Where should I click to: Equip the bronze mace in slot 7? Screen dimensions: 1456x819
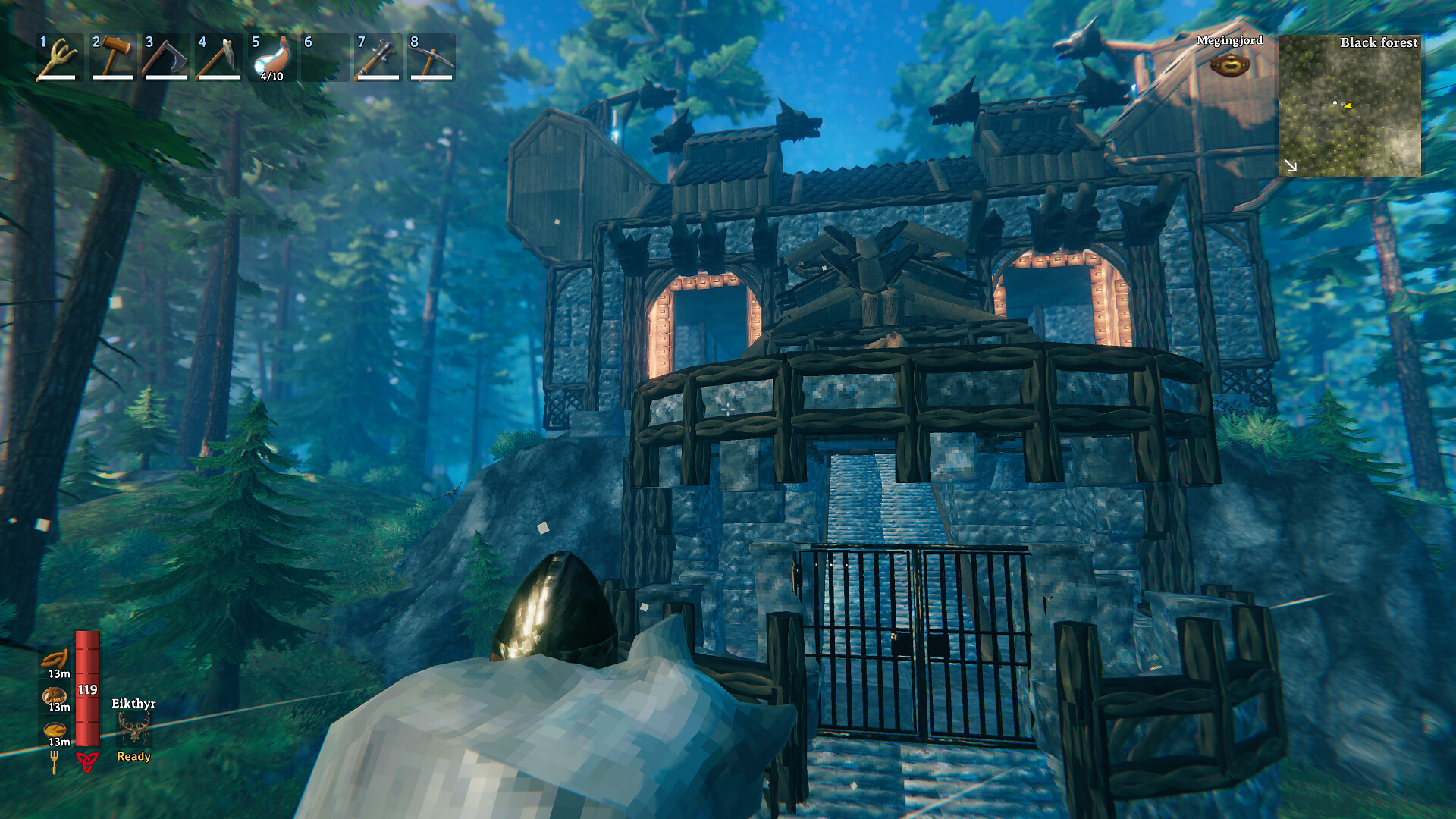click(378, 59)
